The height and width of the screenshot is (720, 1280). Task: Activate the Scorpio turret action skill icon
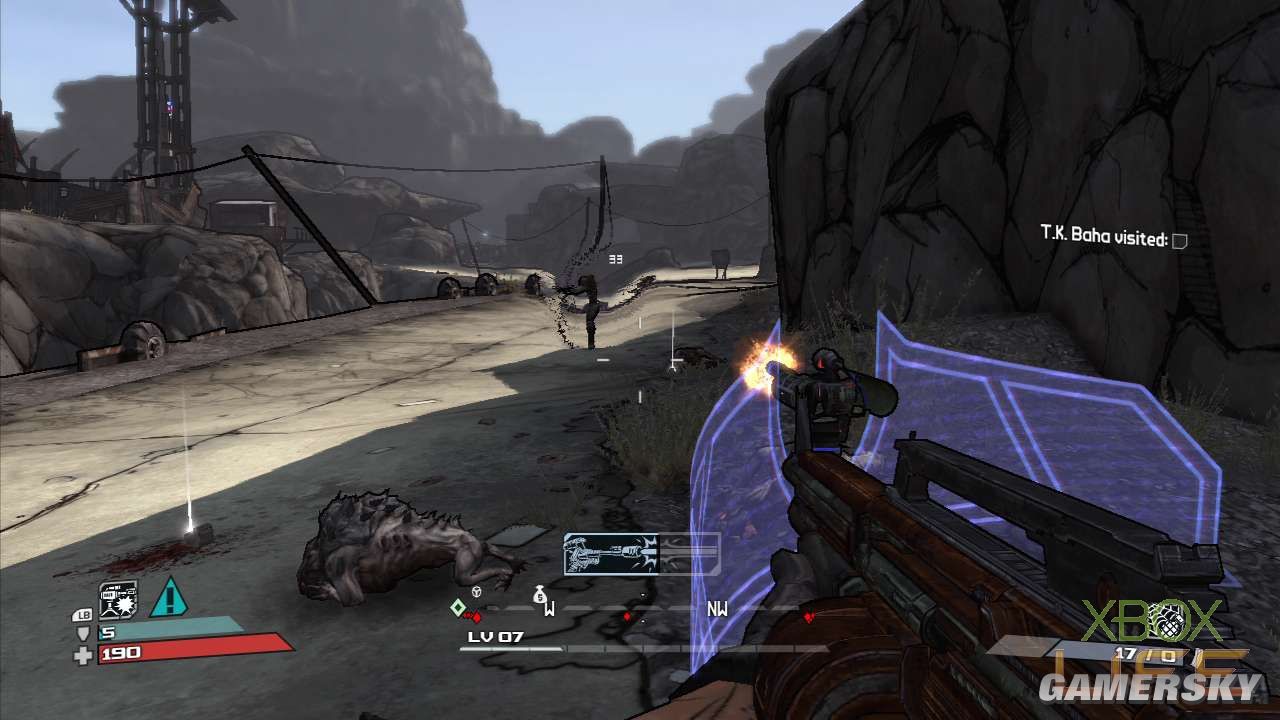tap(118, 600)
